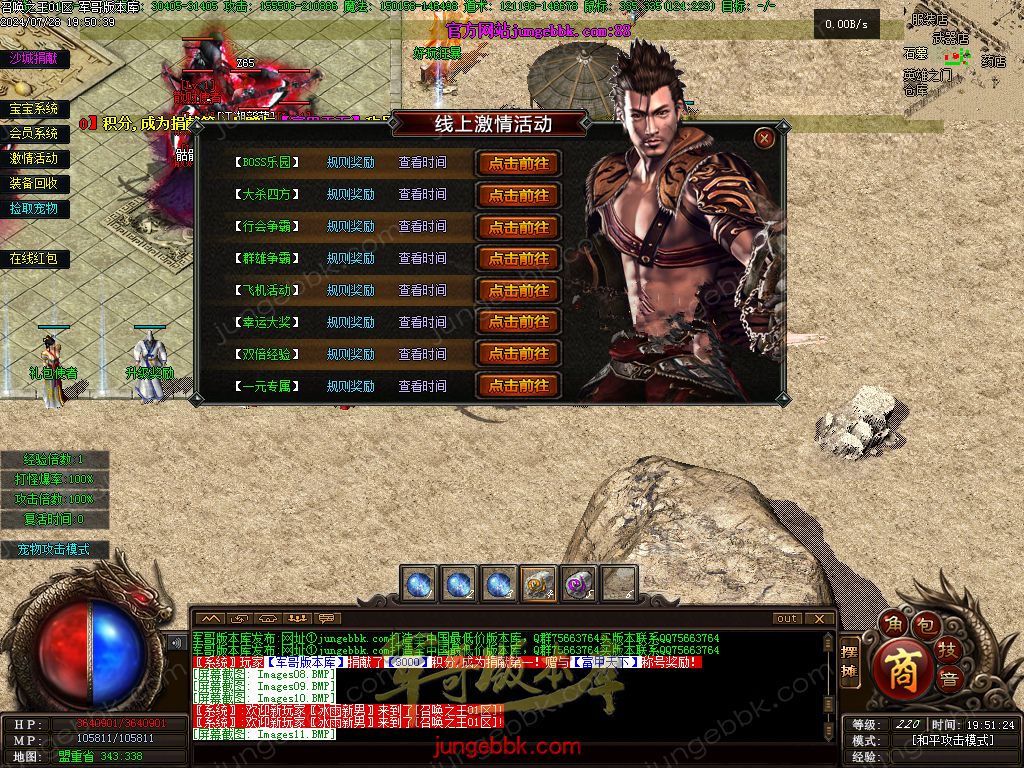Open the shop with the big 商 button

903,668
